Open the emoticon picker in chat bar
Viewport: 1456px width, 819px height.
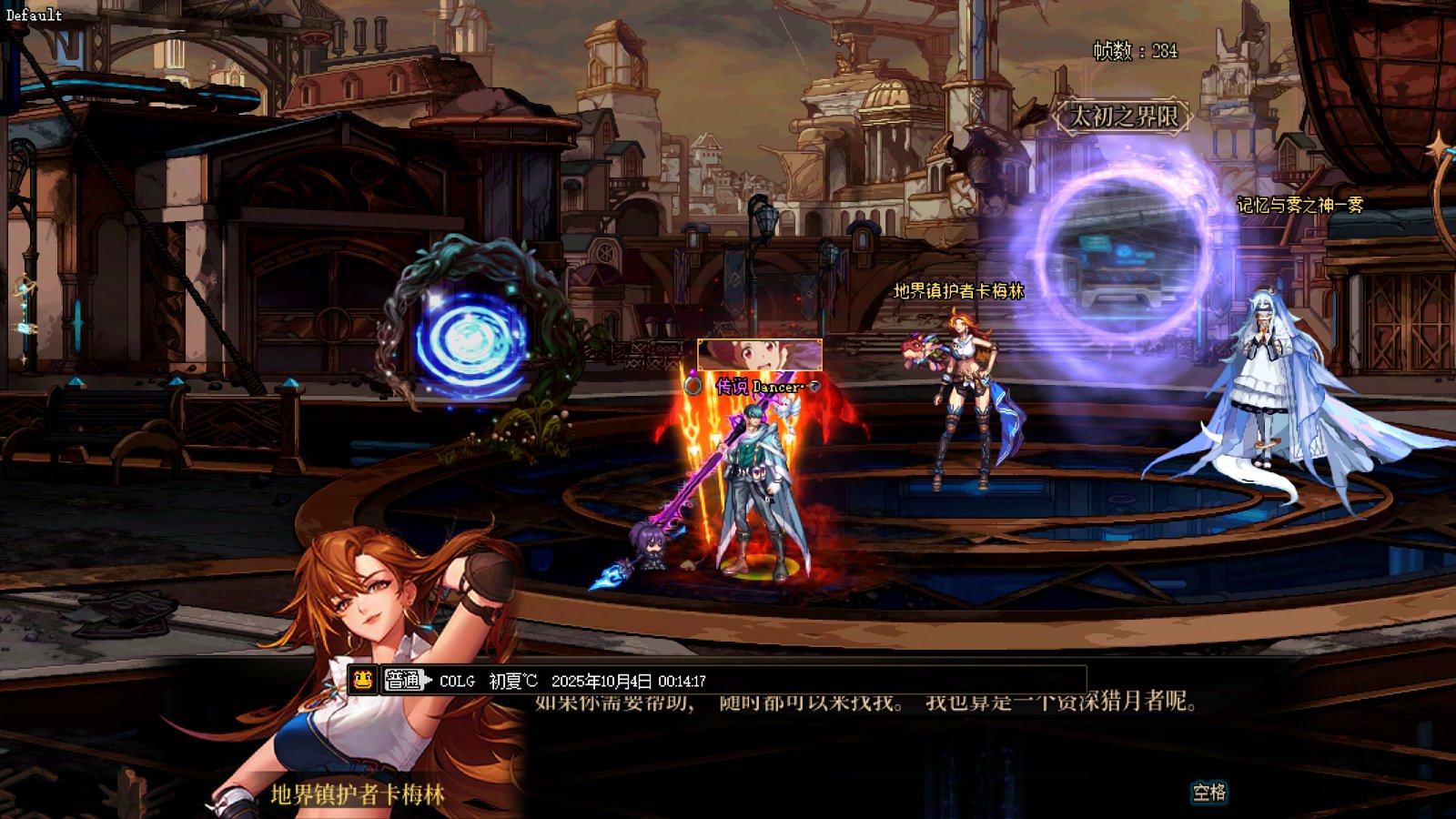[362, 680]
